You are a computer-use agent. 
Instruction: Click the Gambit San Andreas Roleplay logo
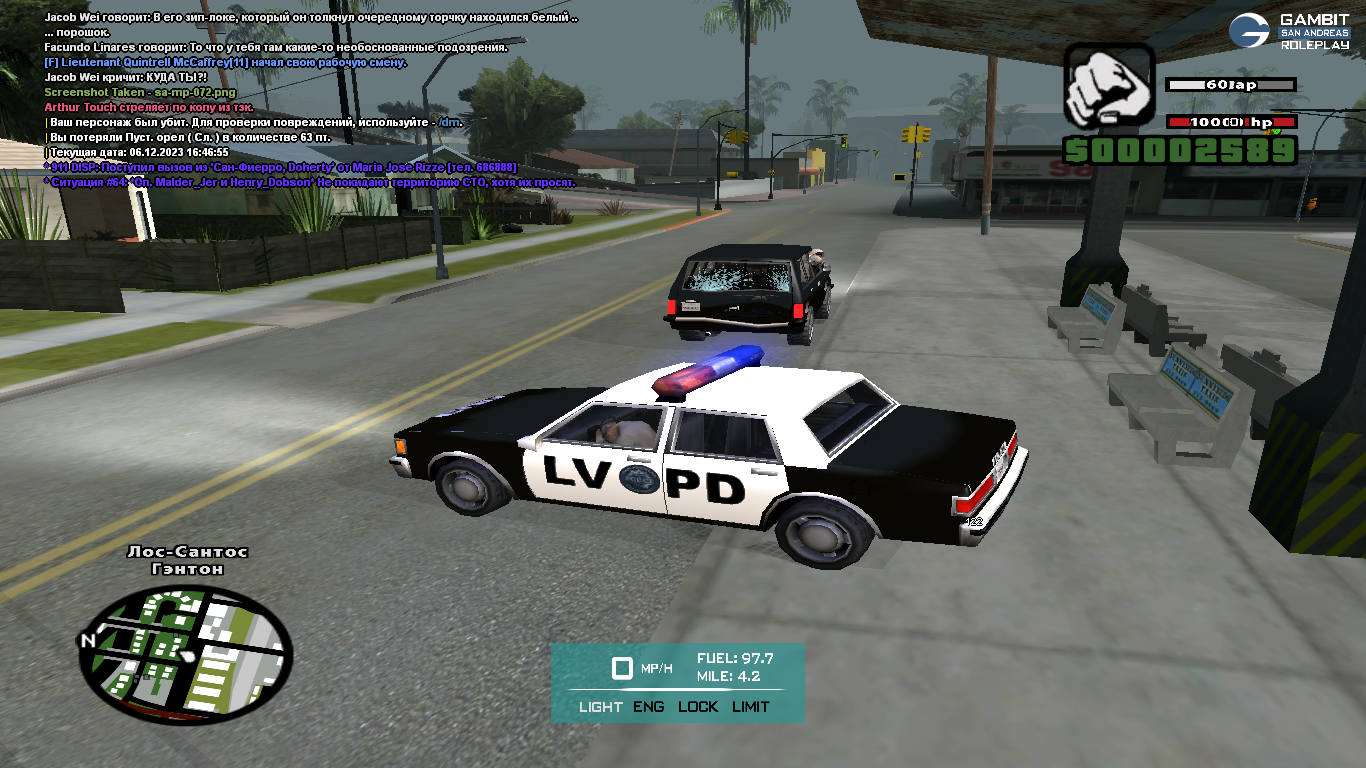tap(1289, 31)
